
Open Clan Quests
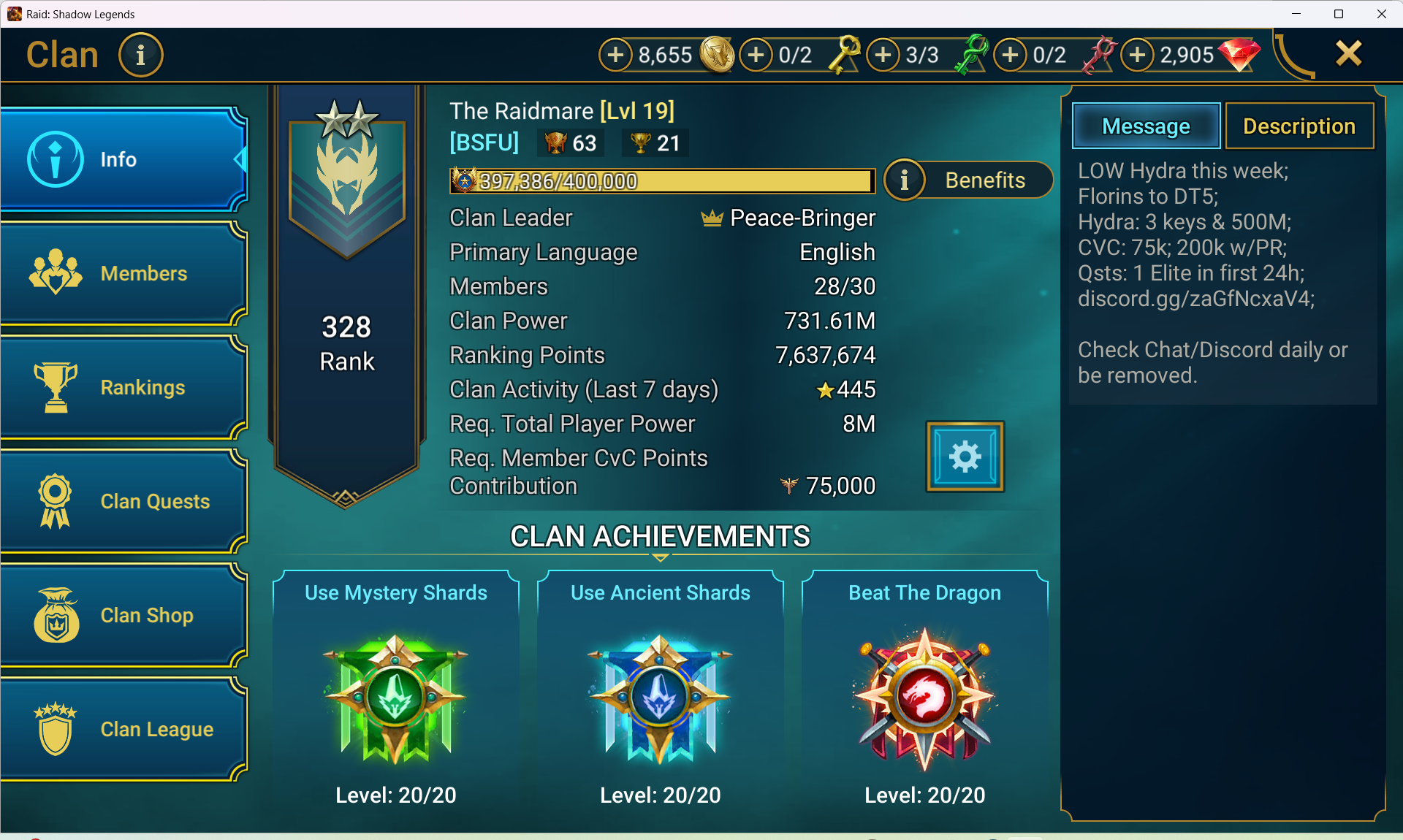[123, 501]
